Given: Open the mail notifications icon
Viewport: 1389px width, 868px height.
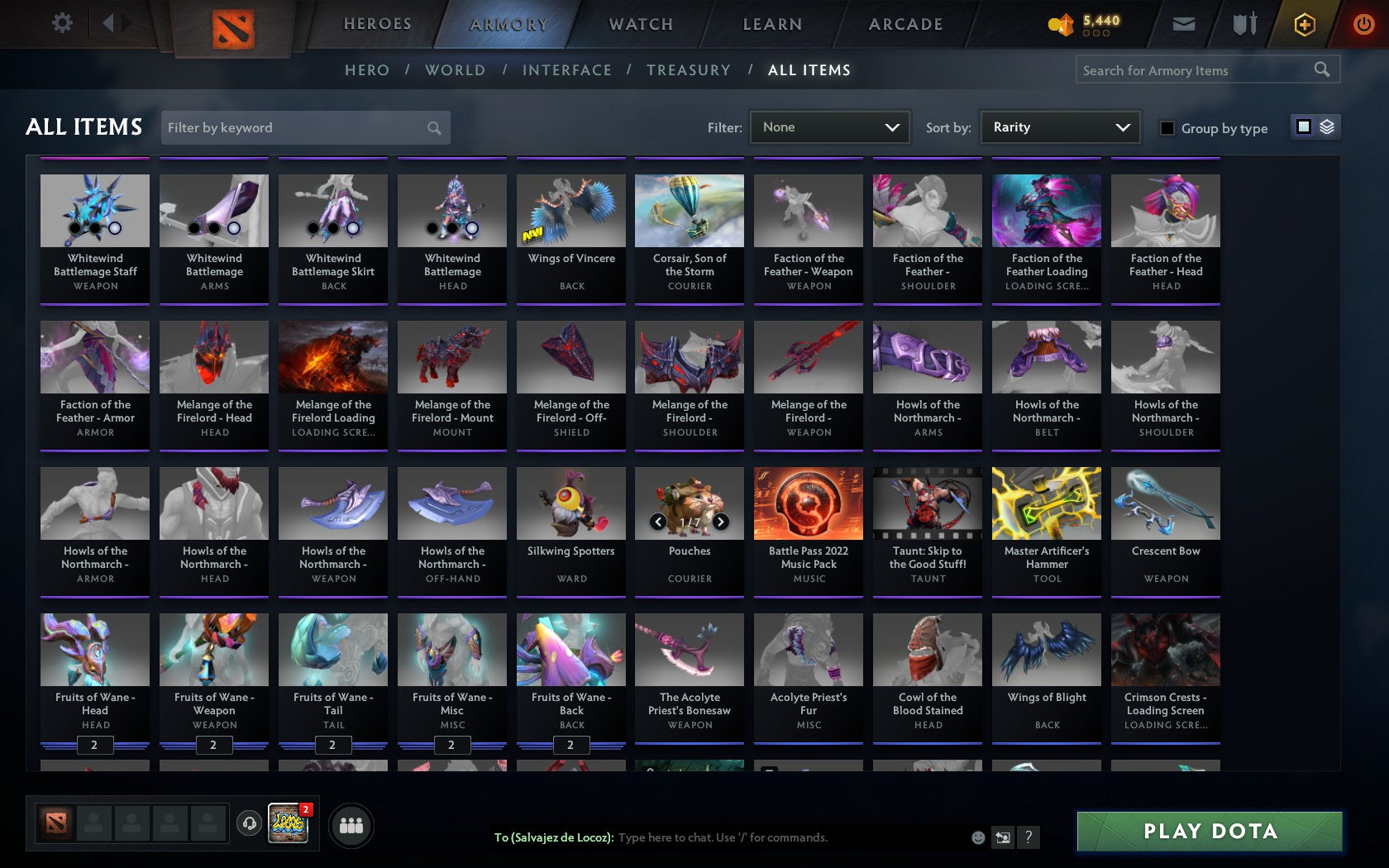Looking at the screenshot, I should (1184, 24).
